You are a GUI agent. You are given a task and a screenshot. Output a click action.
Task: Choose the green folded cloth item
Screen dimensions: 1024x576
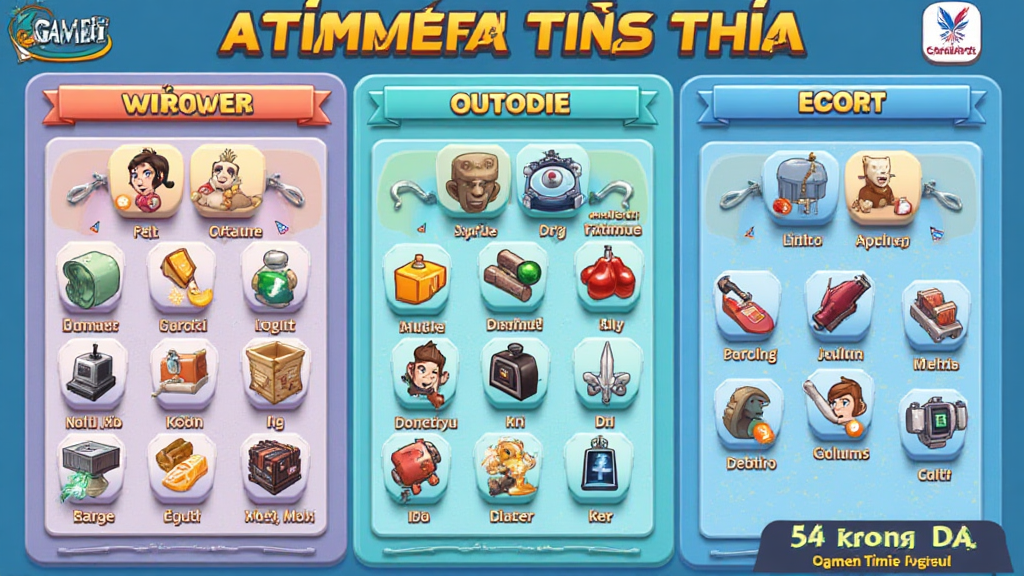pyautogui.click(x=91, y=277)
